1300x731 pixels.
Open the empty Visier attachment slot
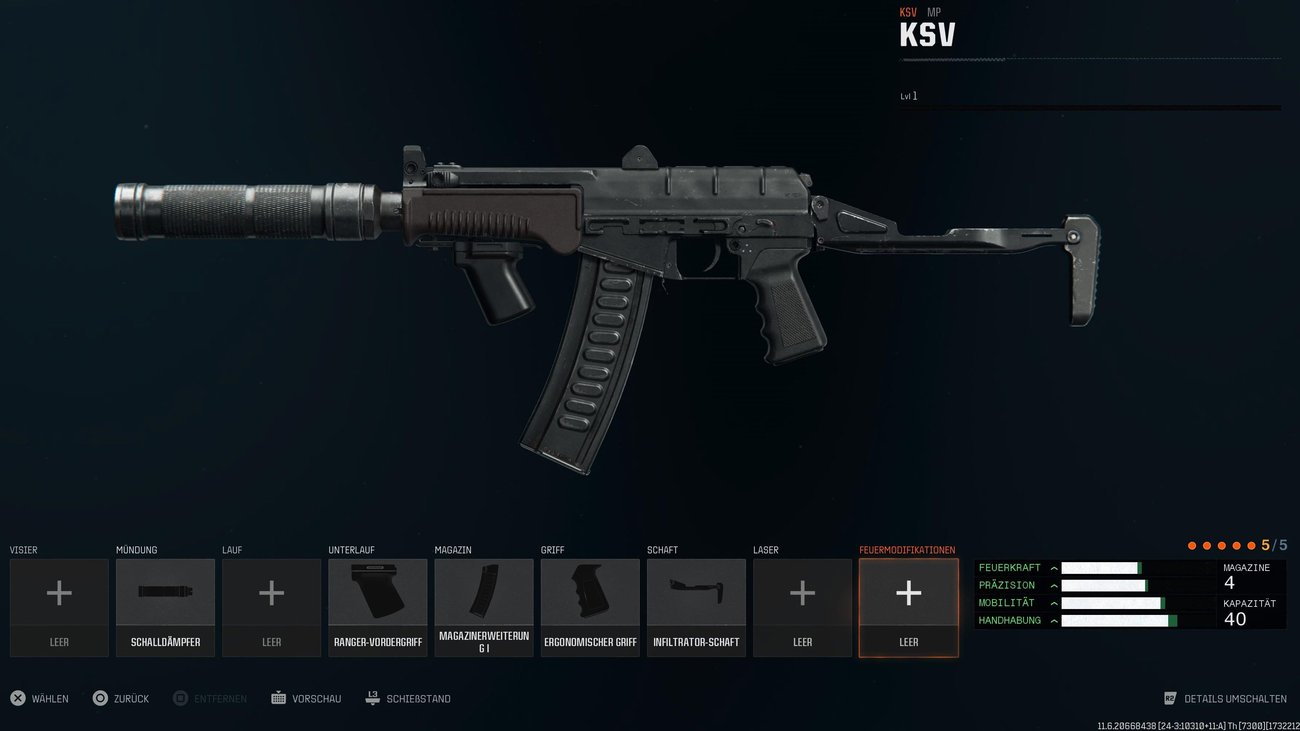[x=59, y=607]
